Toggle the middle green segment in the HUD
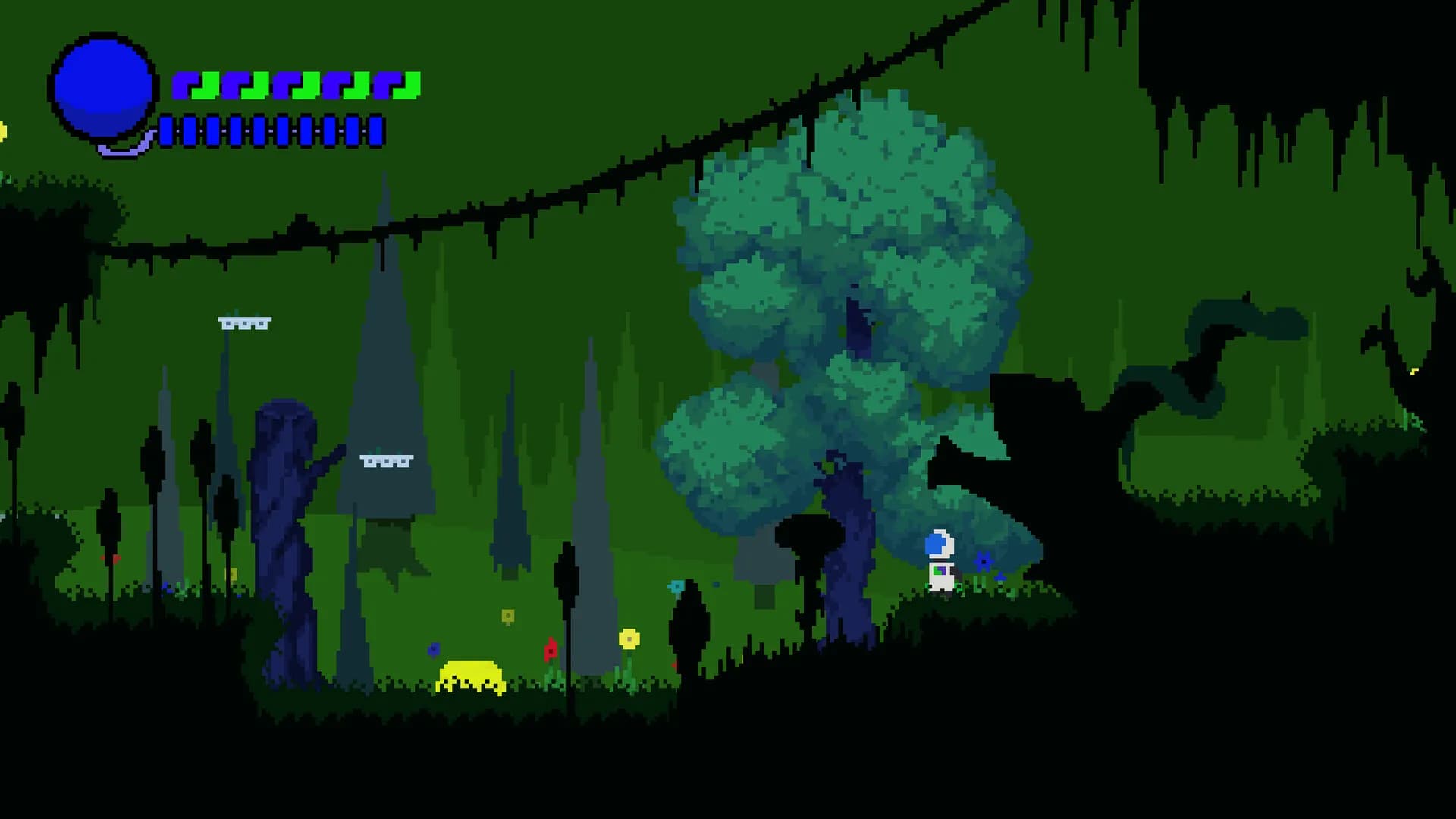 (306, 85)
